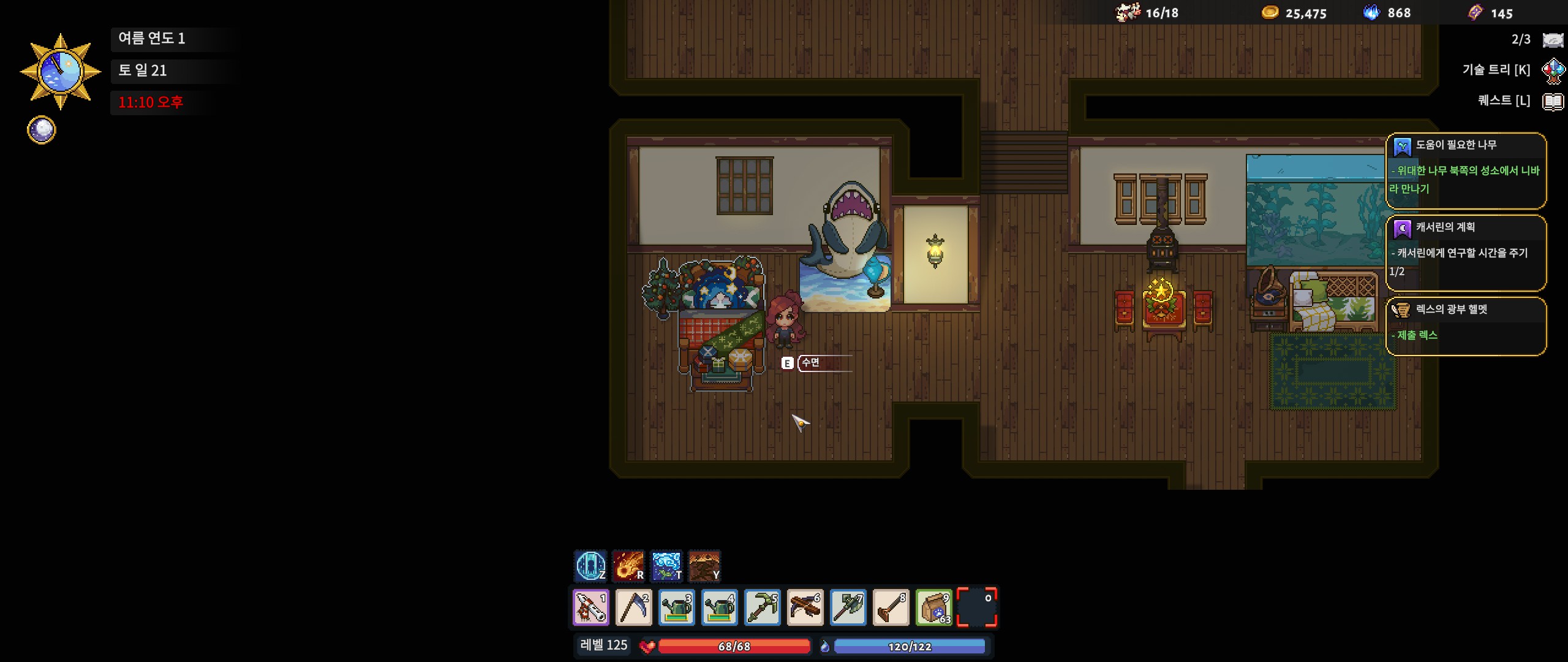Open the quest log (퀘스트) book icon

tap(1553, 101)
